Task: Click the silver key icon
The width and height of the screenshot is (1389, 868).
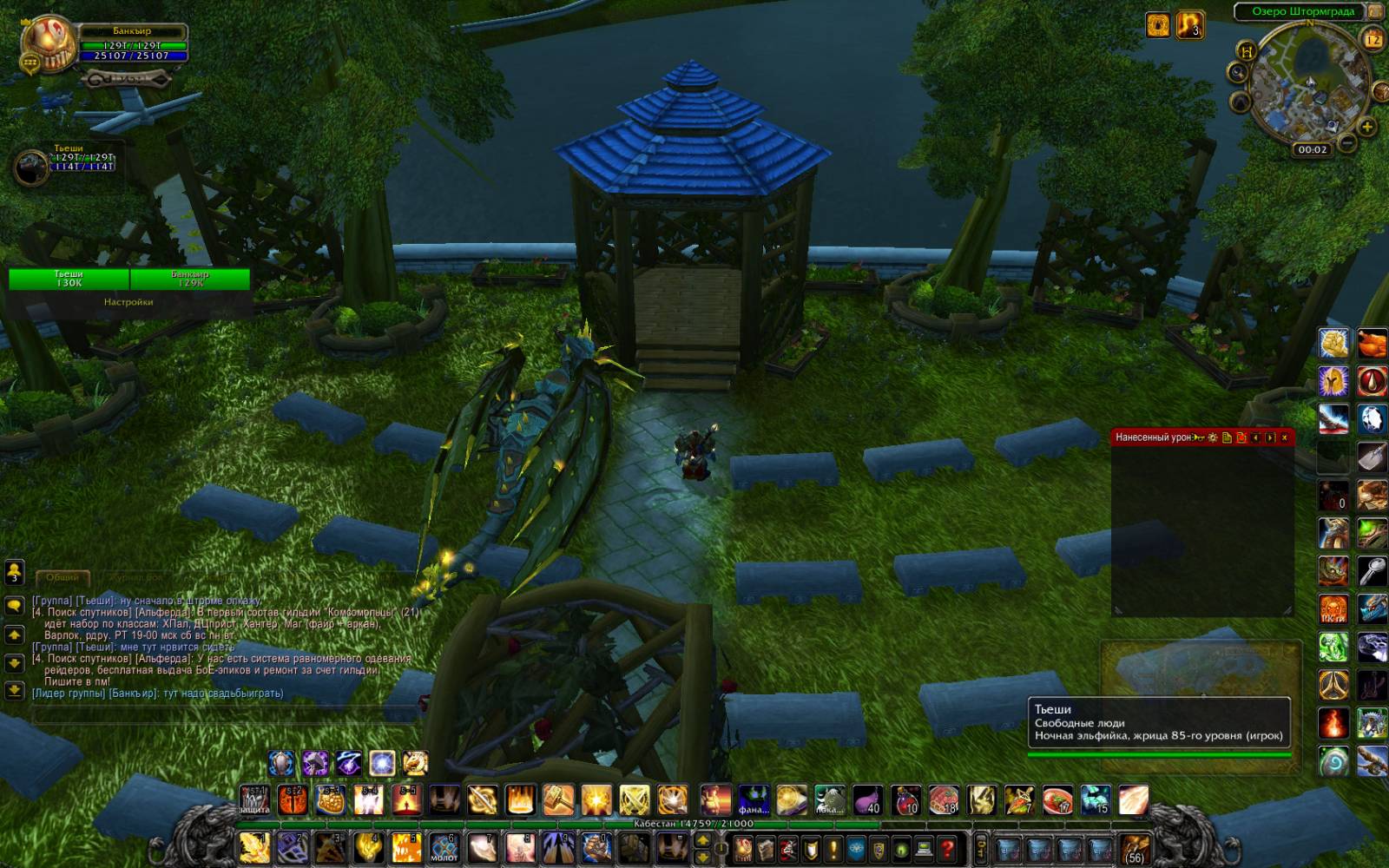Action: tap(1372, 571)
